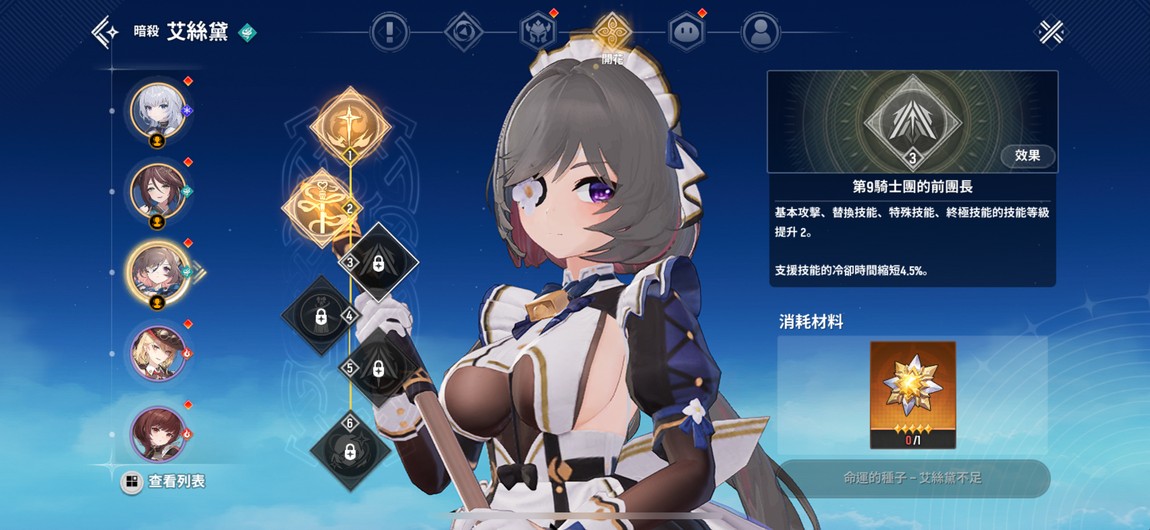Open 查看列表 to view the list
Viewport: 1150px width, 530px height.
click(164, 482)
